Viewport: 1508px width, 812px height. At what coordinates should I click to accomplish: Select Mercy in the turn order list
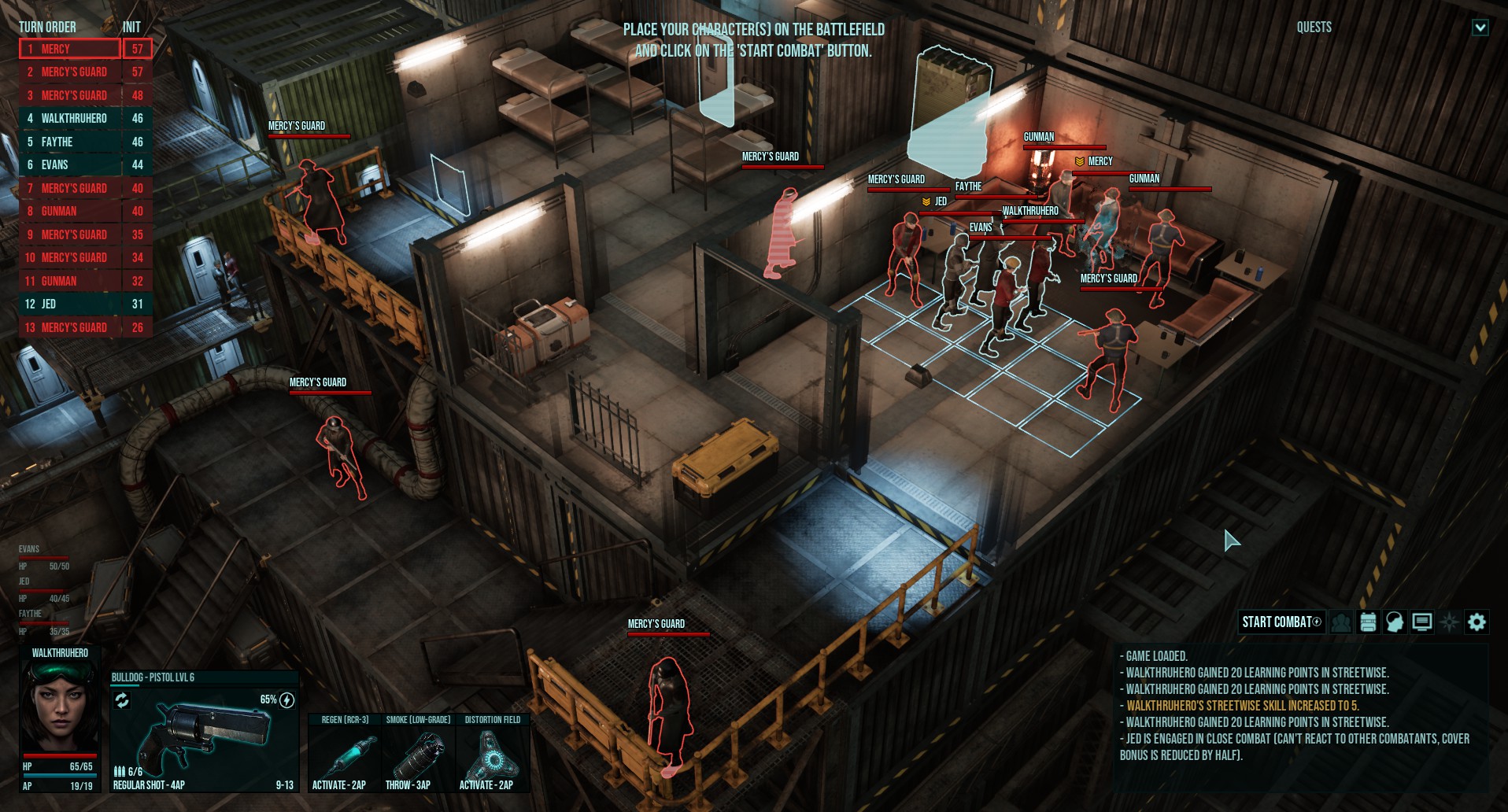tap(70, 49)
